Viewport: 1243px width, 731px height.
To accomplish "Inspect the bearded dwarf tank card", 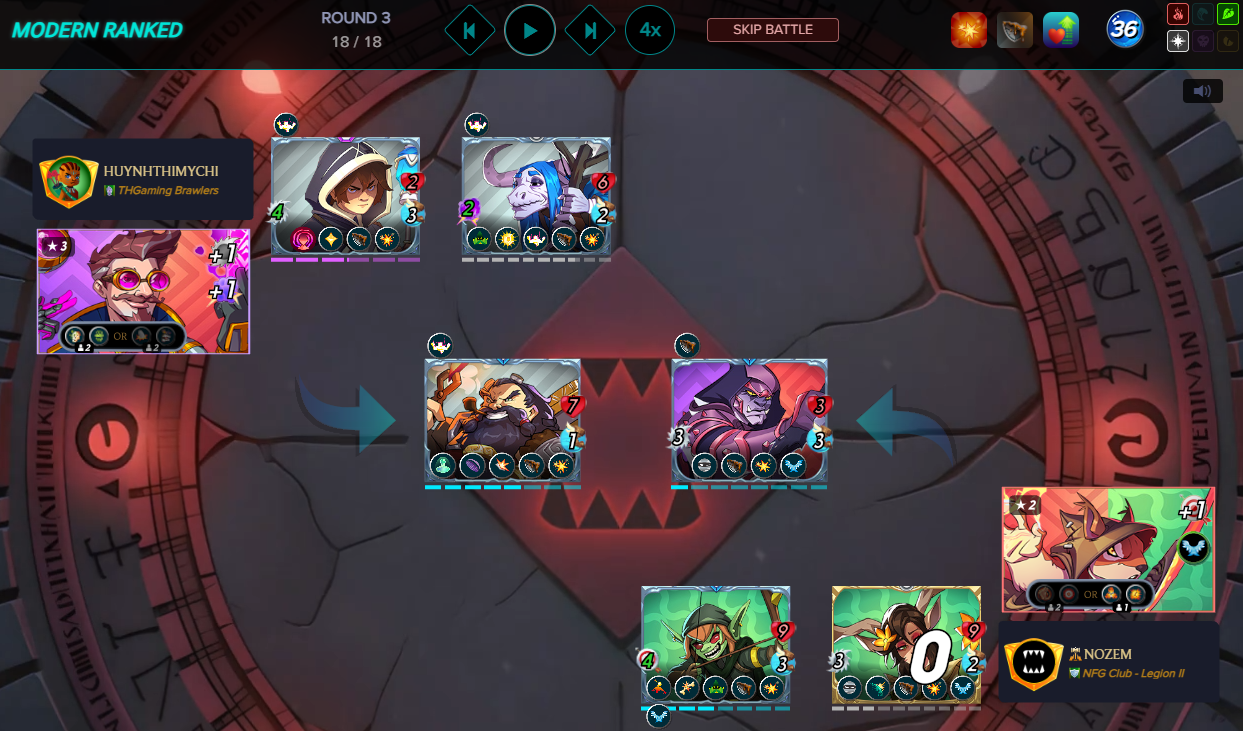I will pyautogui.click(x=503, y=420).
